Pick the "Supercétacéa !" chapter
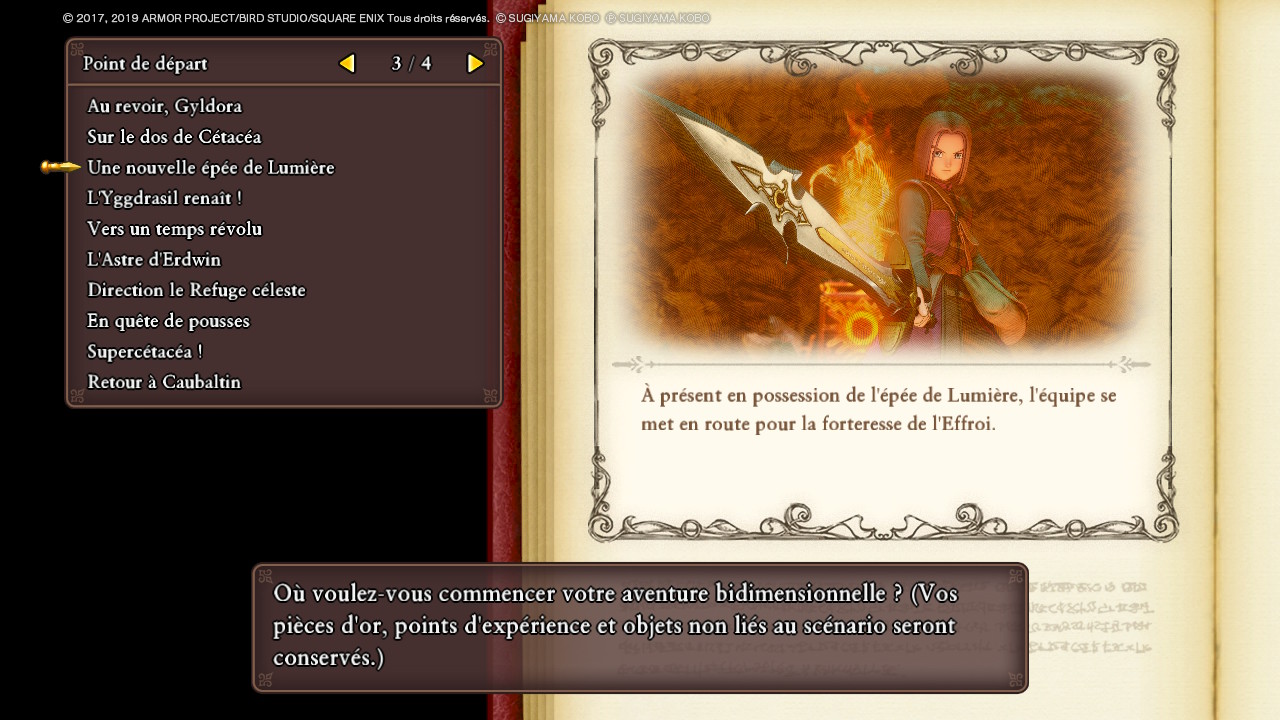Image resolution: width=1280 pixels, height=720 pixels. pyautogui.click(x=145, y=352)
